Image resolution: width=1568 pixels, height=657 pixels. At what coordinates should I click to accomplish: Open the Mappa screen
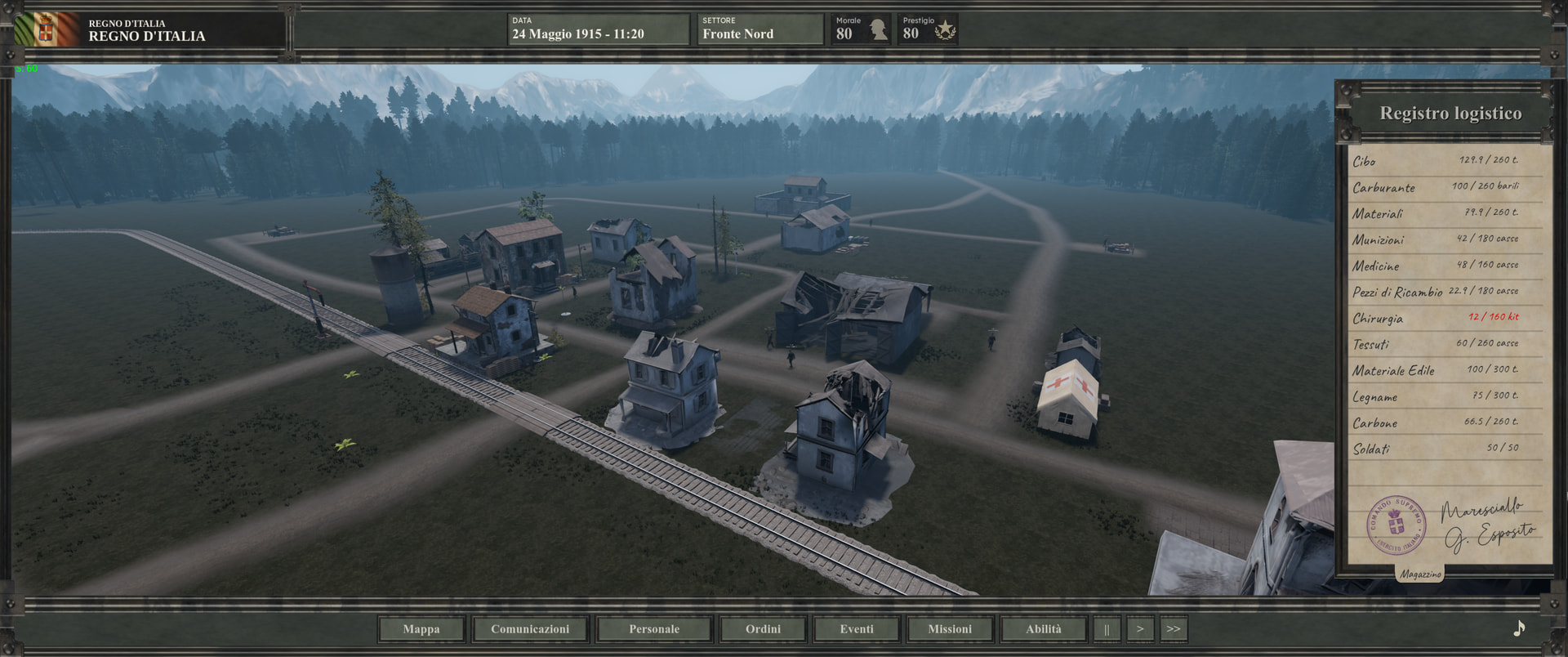coord(421,629)
